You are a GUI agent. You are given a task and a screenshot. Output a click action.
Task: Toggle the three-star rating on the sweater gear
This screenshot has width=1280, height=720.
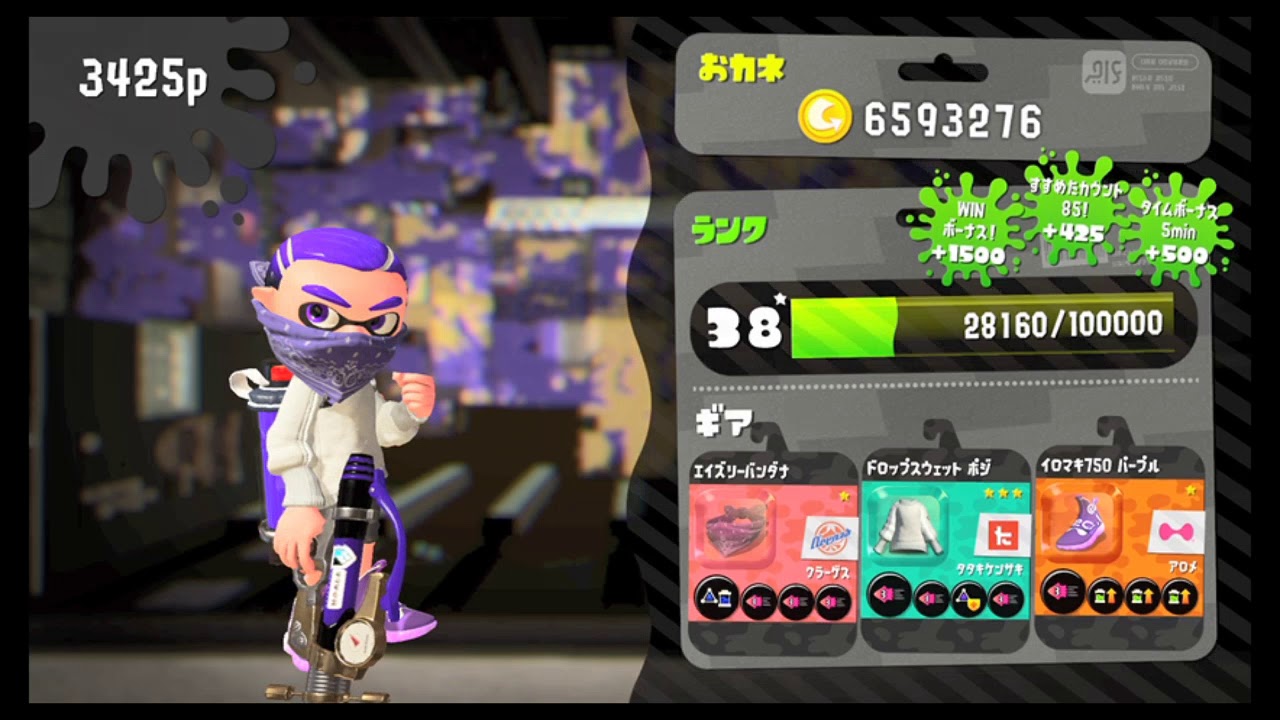[x=1004, y=492]
